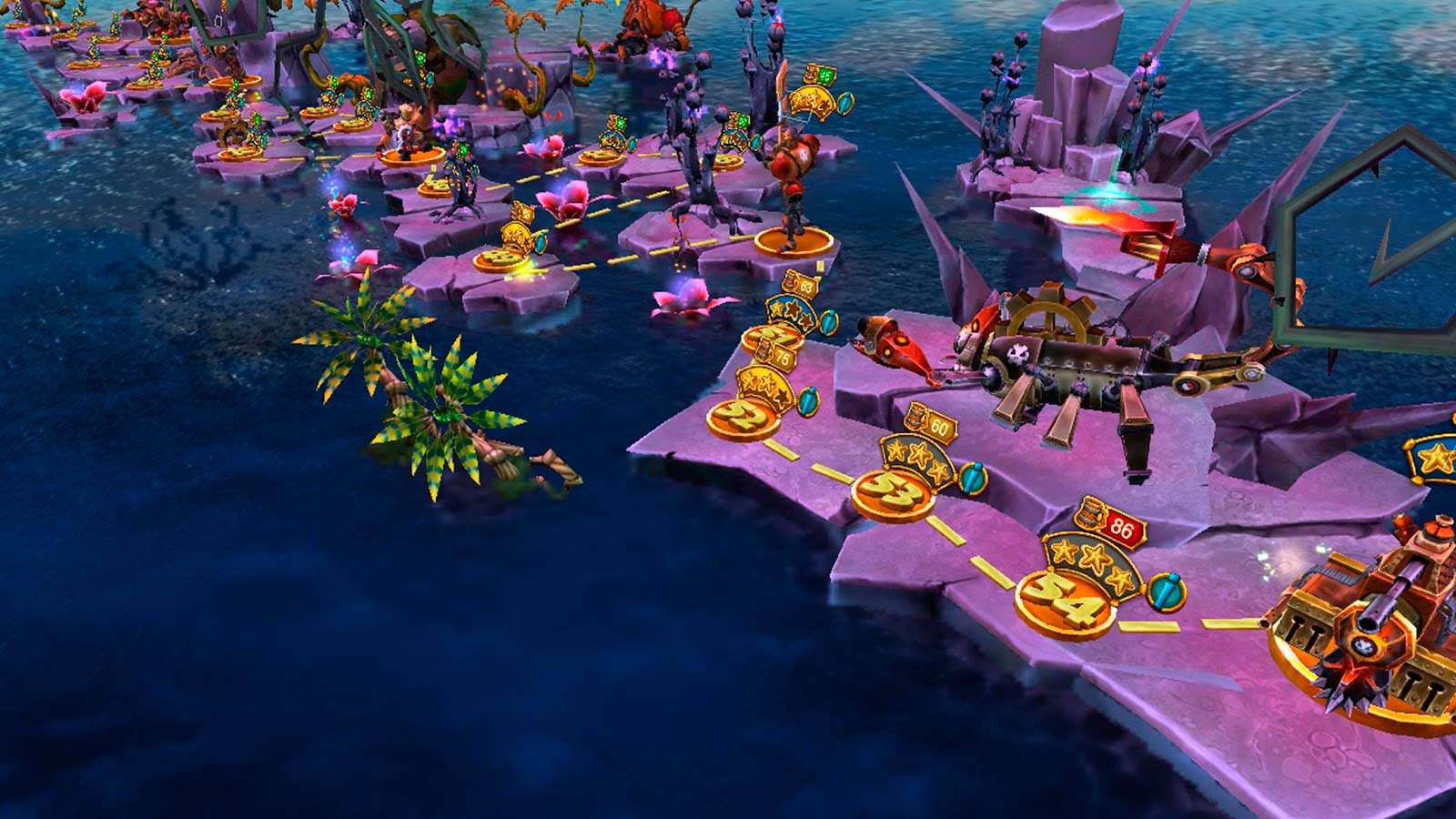The width and height of the screenshot is (1456, 819).
Task: Click the blue figure icon beside level 53
Action: (972, 477)
